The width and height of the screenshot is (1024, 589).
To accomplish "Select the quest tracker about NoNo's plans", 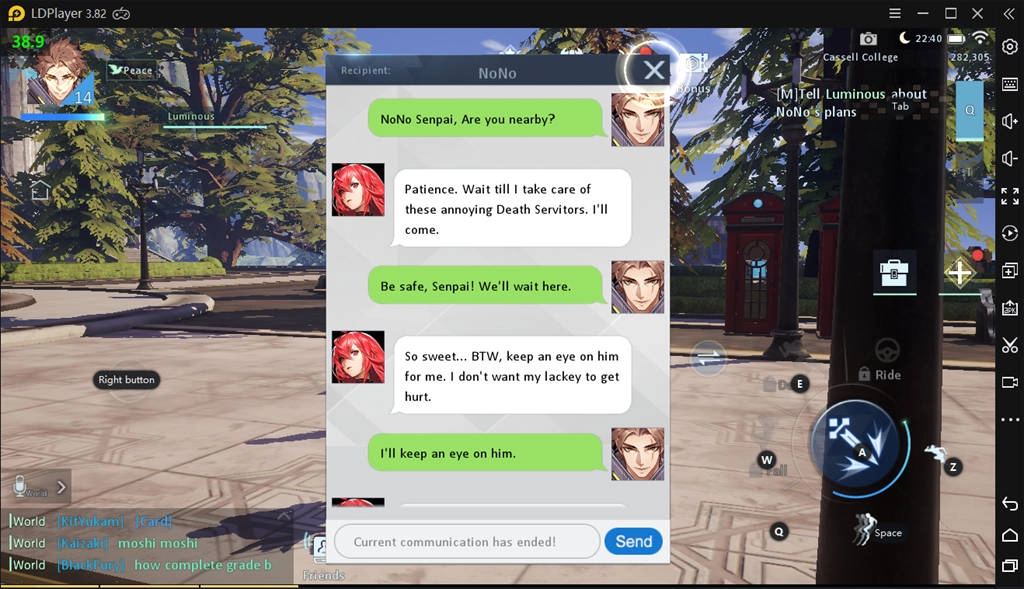I will click(850, 103).
